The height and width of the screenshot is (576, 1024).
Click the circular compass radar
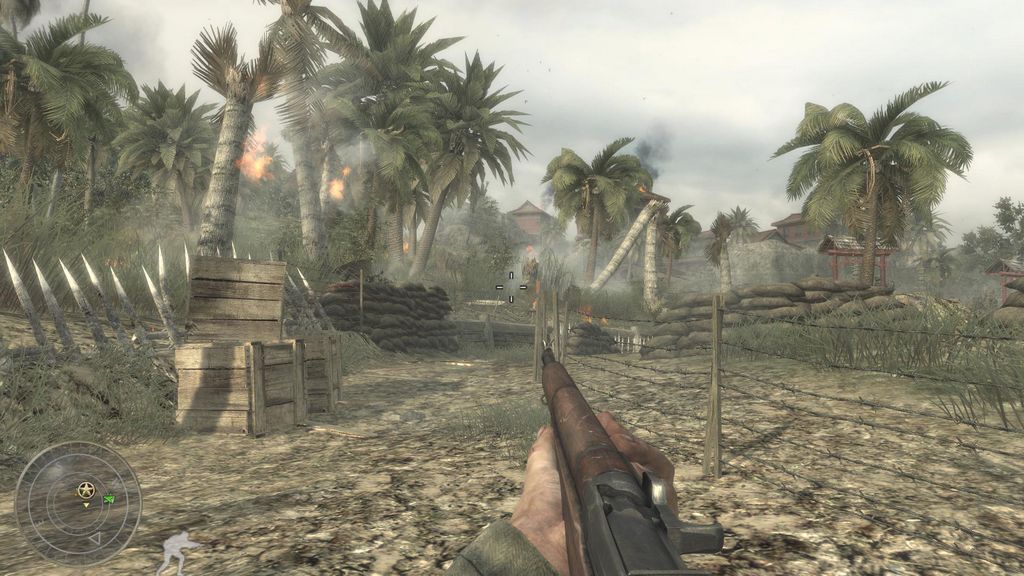click(x=77, y=503)
